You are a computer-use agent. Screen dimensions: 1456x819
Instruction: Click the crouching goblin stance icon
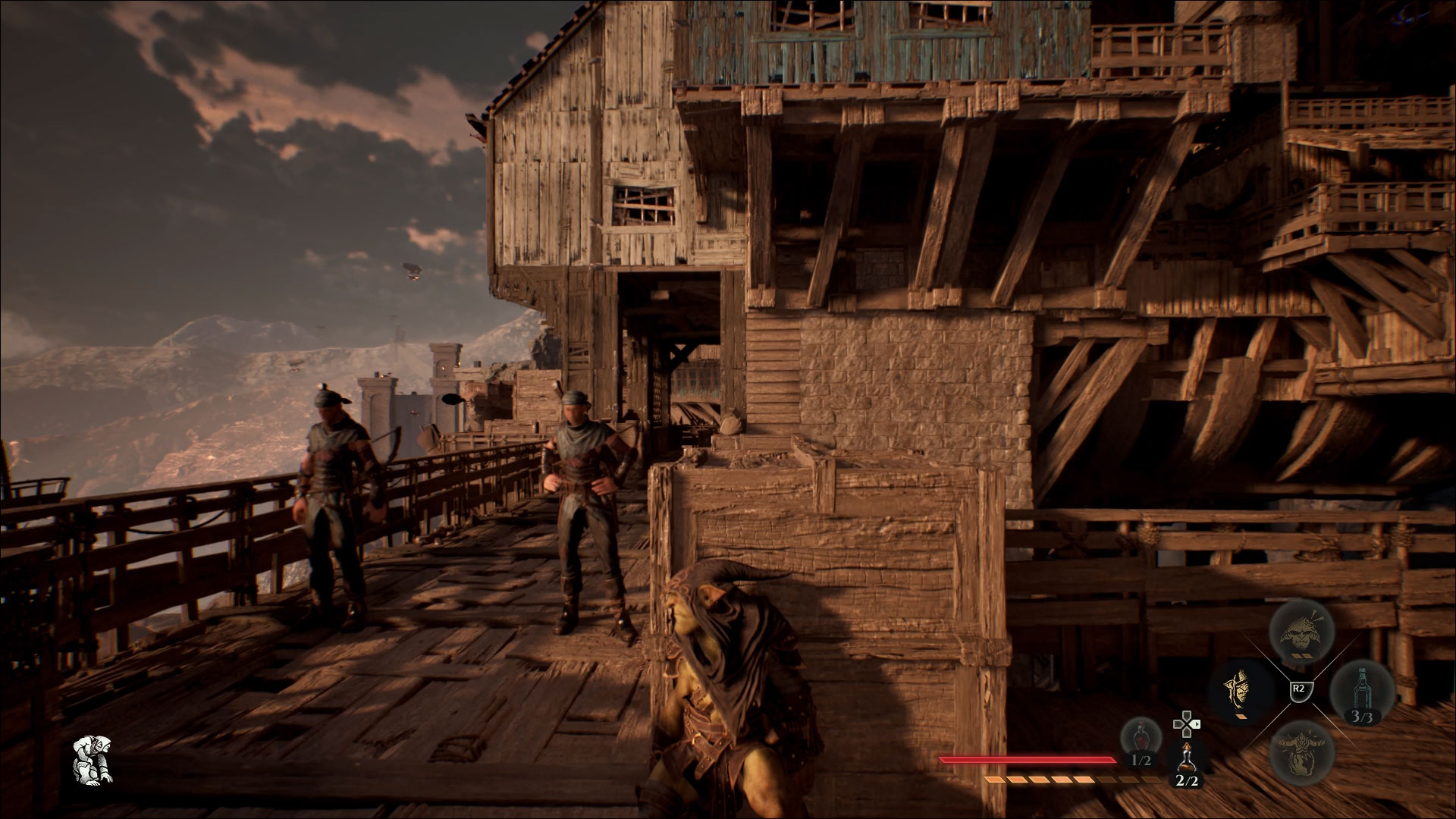tap(93, 759)
